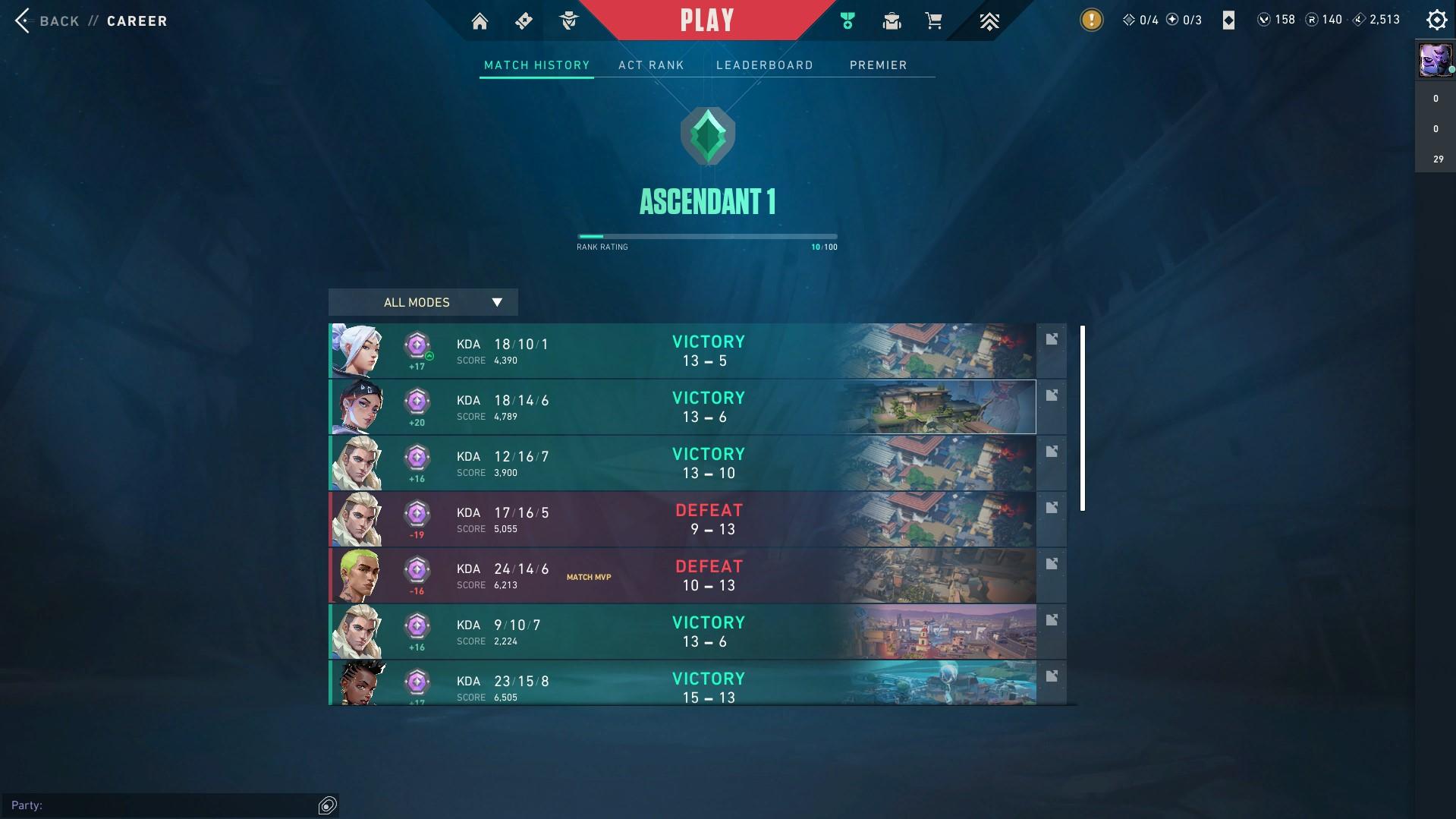The width and height of the screenshot is (1456, 819).
Task: Open the 13–5 victory match row
Action: click(x=683, y=351)
